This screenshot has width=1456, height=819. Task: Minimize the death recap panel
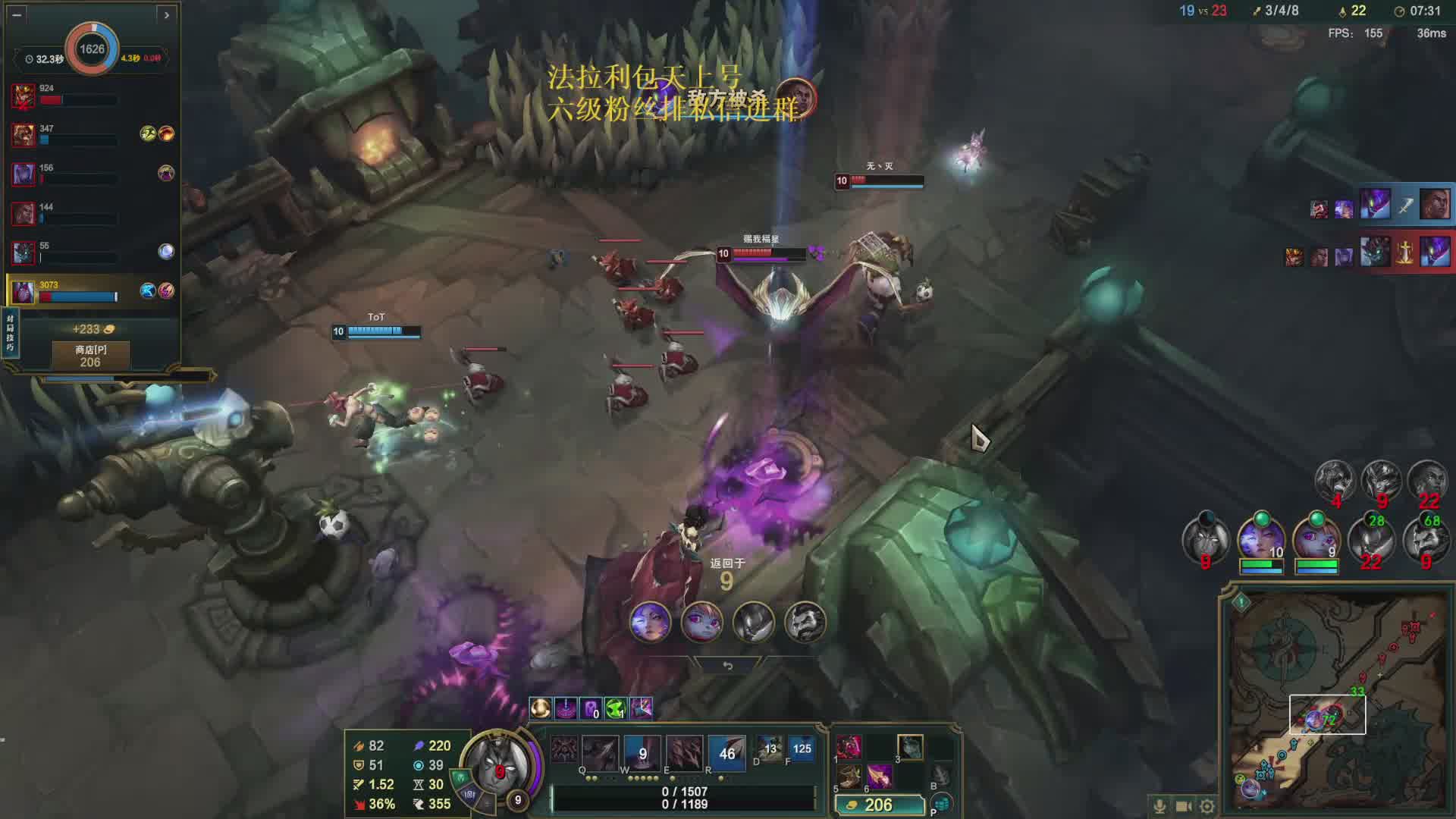[17, 14]
